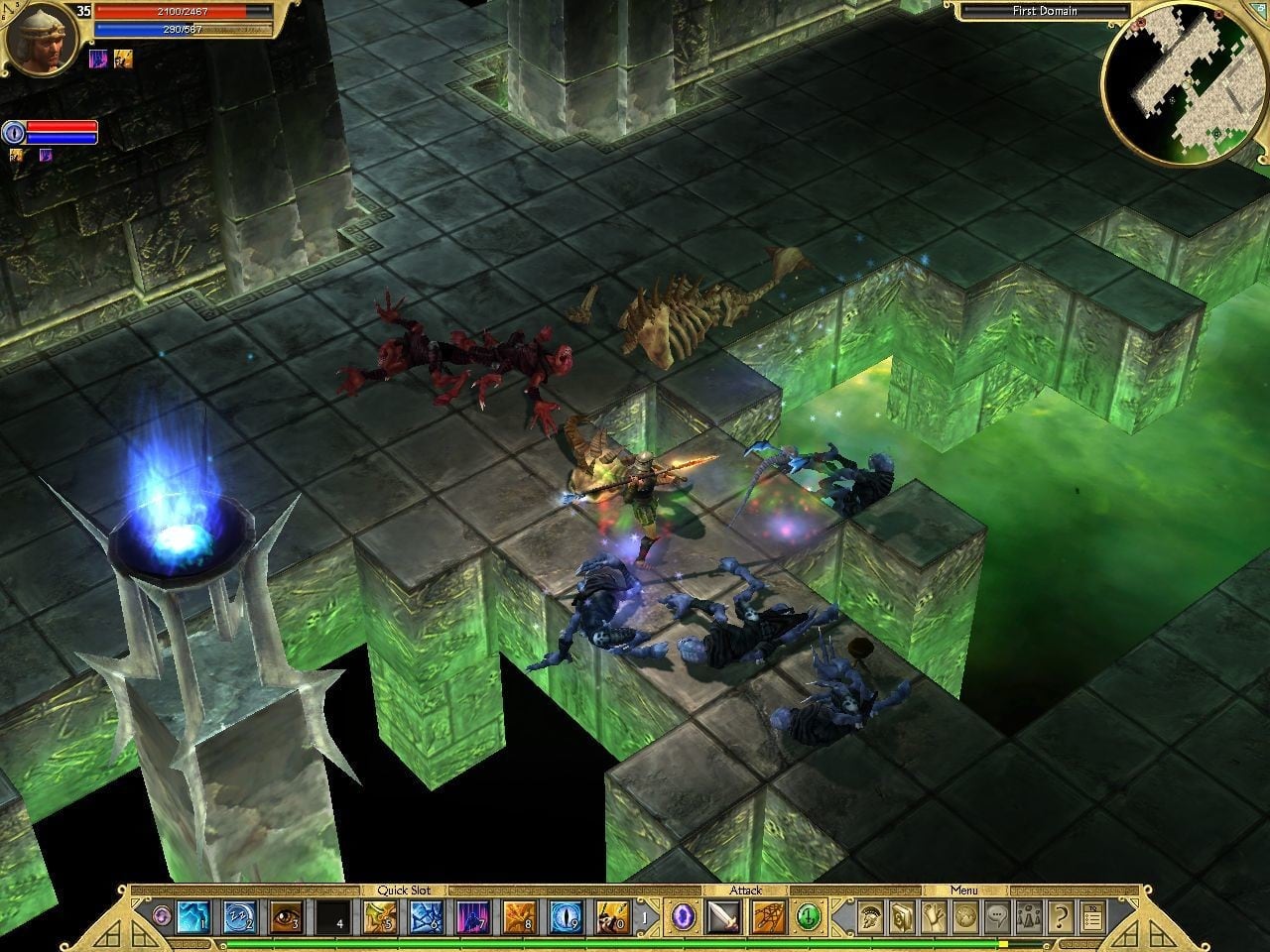Activate the archer skill in slot 0
Viewport: 1270px width, 952px height.
(x=612, y=917)
